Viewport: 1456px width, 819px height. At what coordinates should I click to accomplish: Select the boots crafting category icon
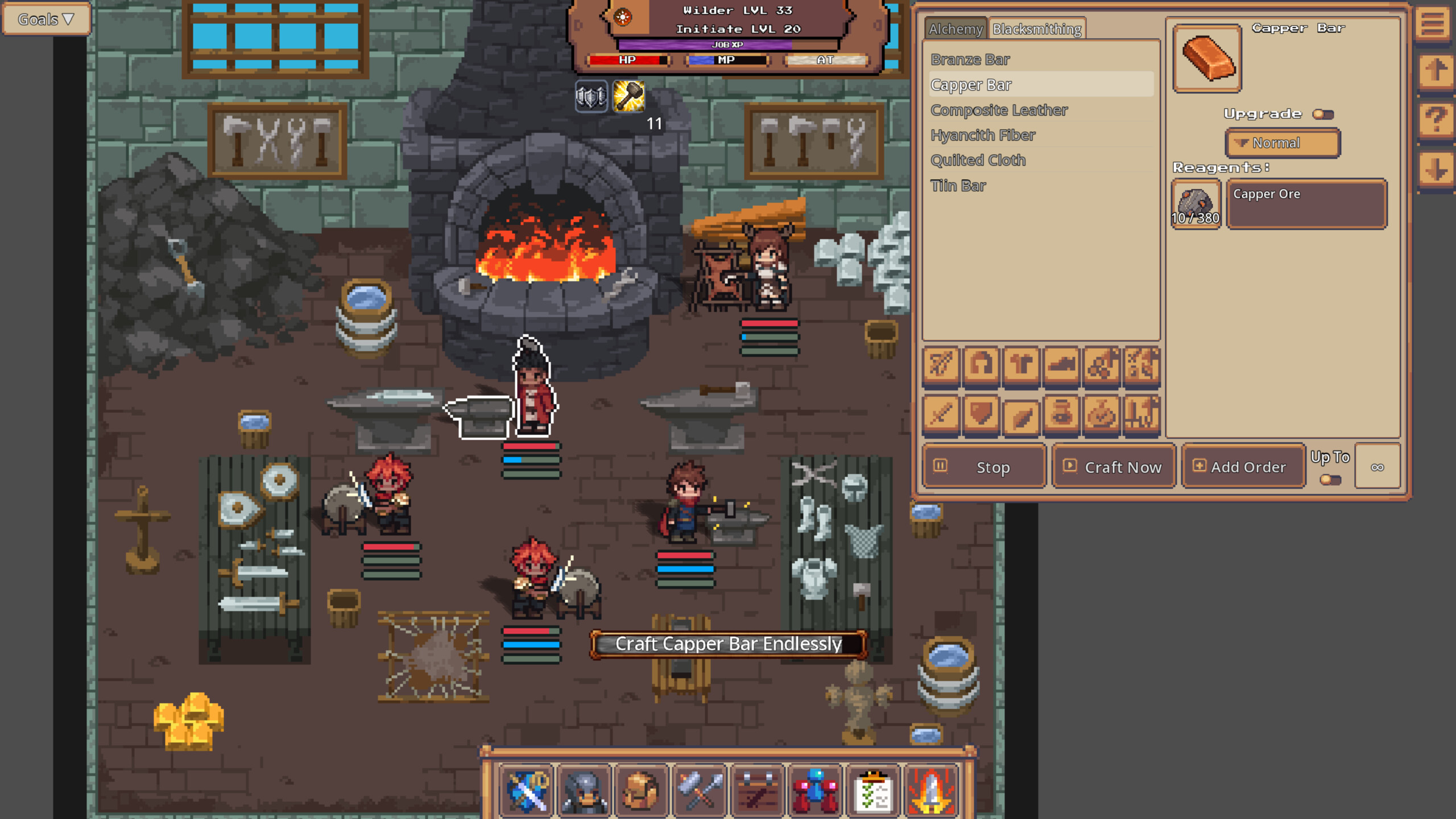[1061, 367]
